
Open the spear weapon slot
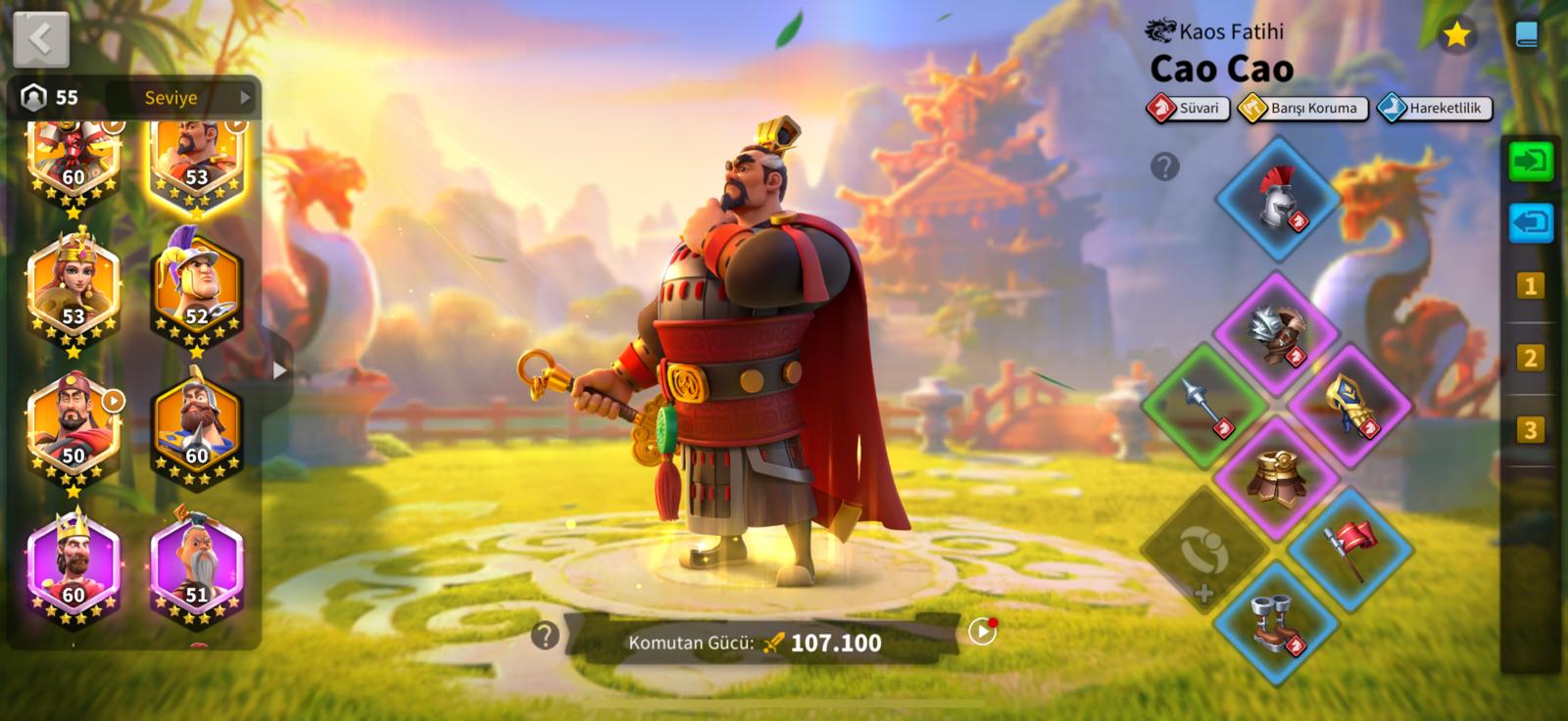pyautogui.click(x=1204, y=404)
